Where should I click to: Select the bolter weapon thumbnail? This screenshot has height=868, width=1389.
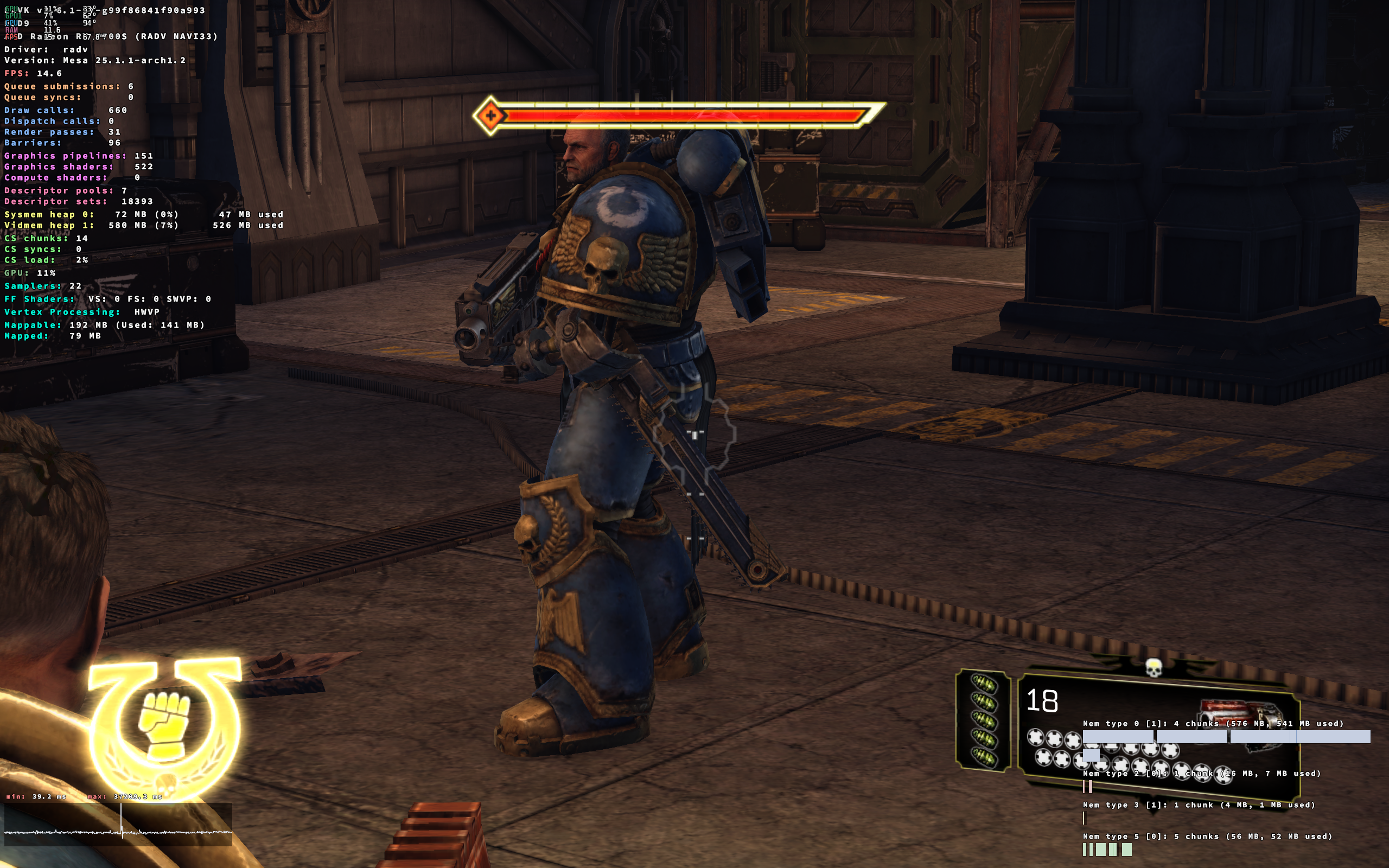pos(1241,714)
